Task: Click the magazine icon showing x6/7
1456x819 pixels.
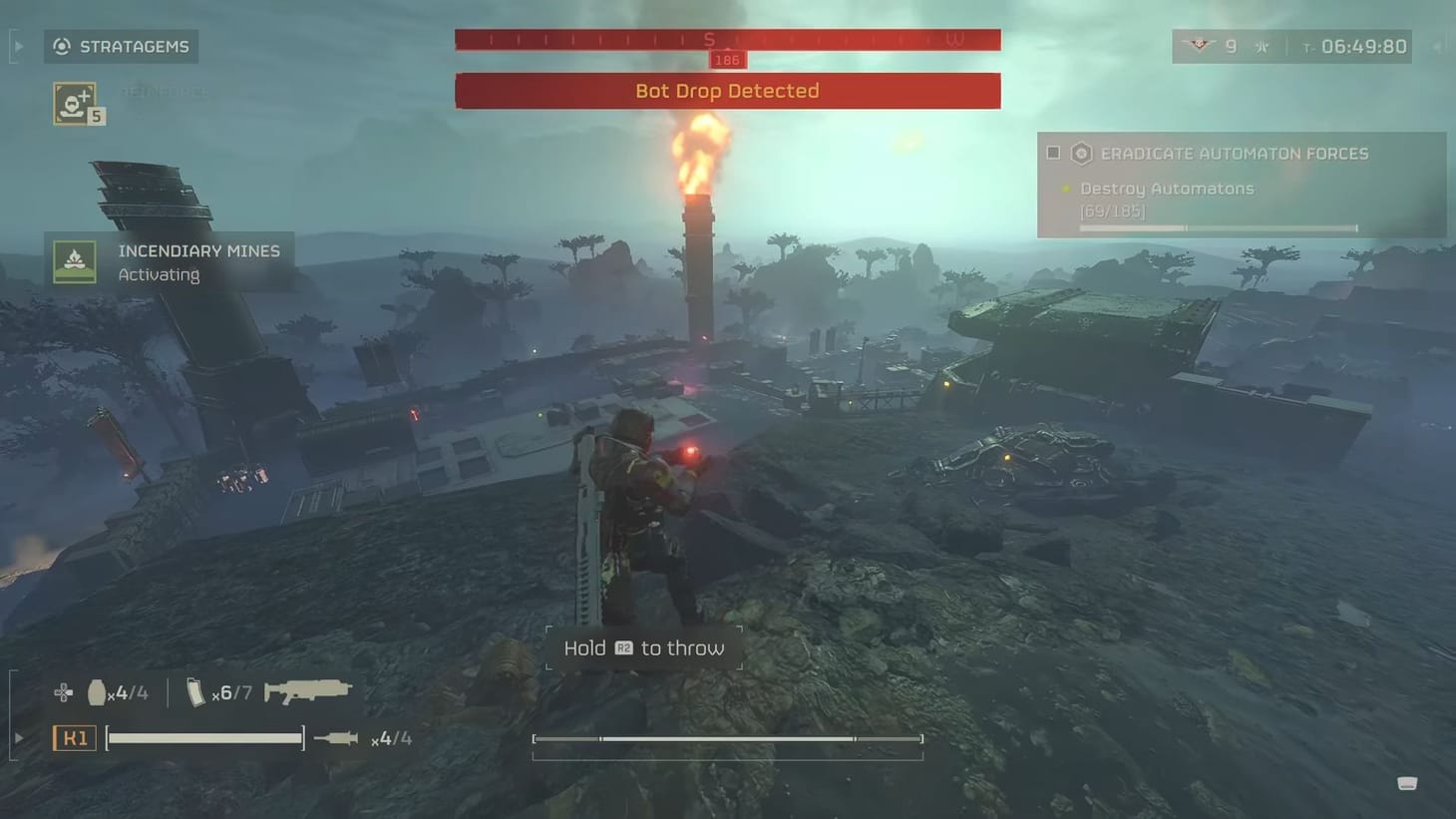Action: click(193, 689)
